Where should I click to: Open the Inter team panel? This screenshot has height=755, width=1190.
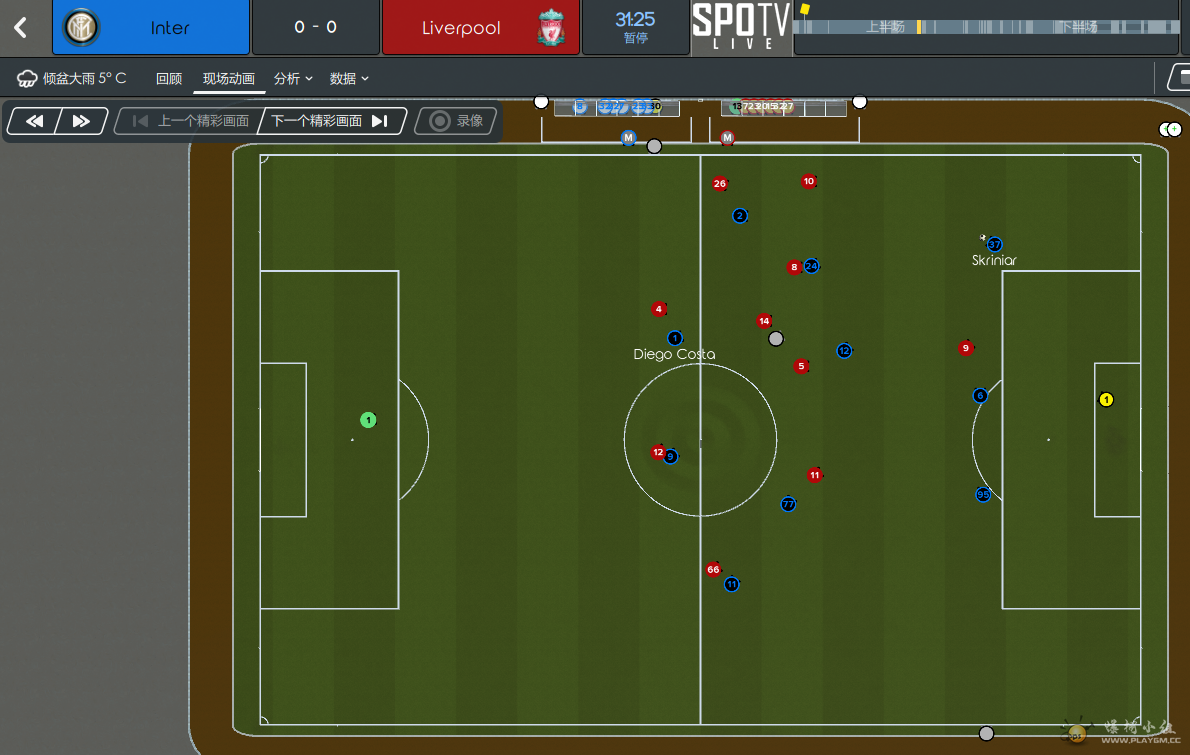pos(151,28)
